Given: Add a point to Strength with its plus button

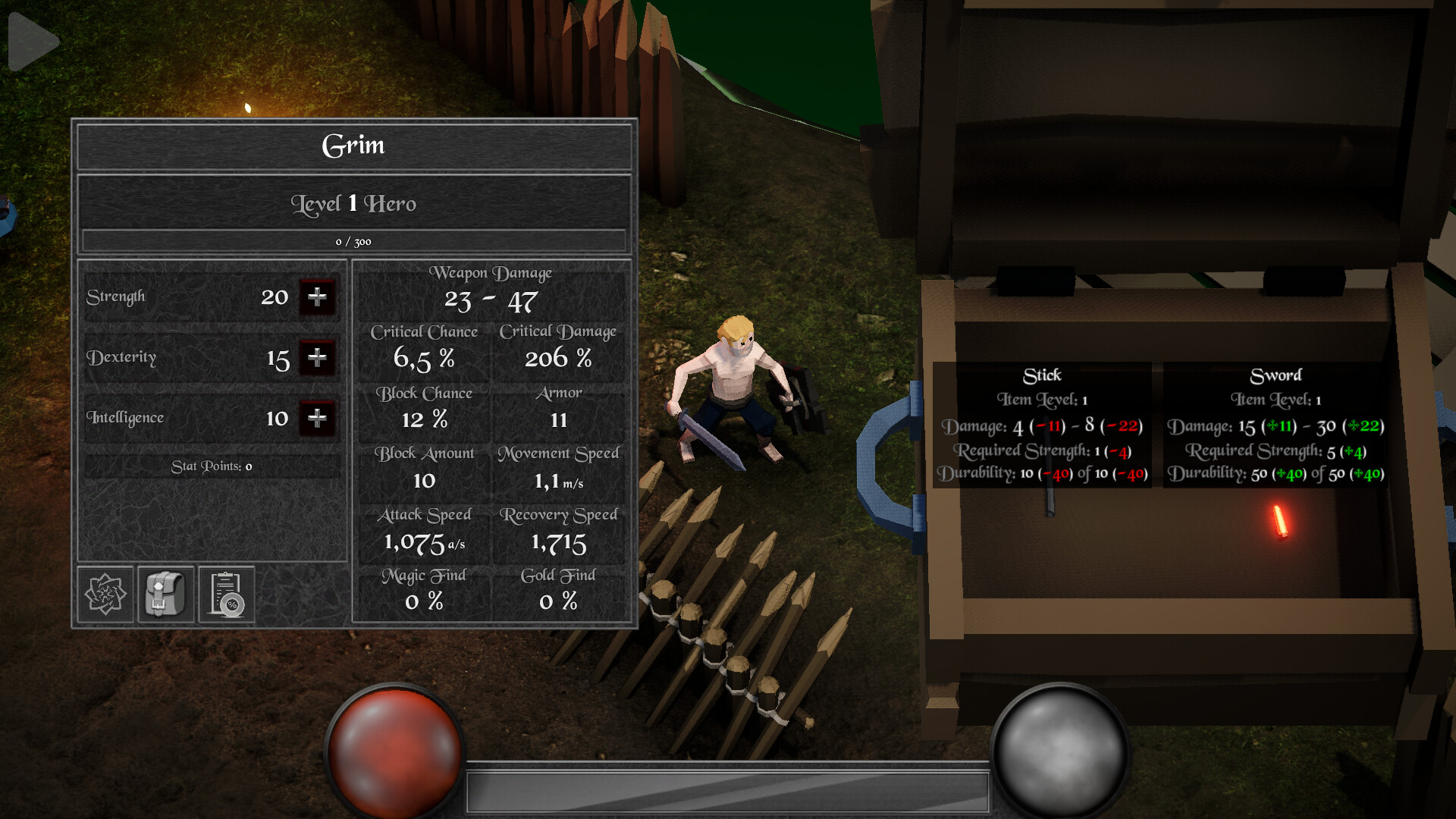Looking at the screenshot, I should (x=318, y=297).
